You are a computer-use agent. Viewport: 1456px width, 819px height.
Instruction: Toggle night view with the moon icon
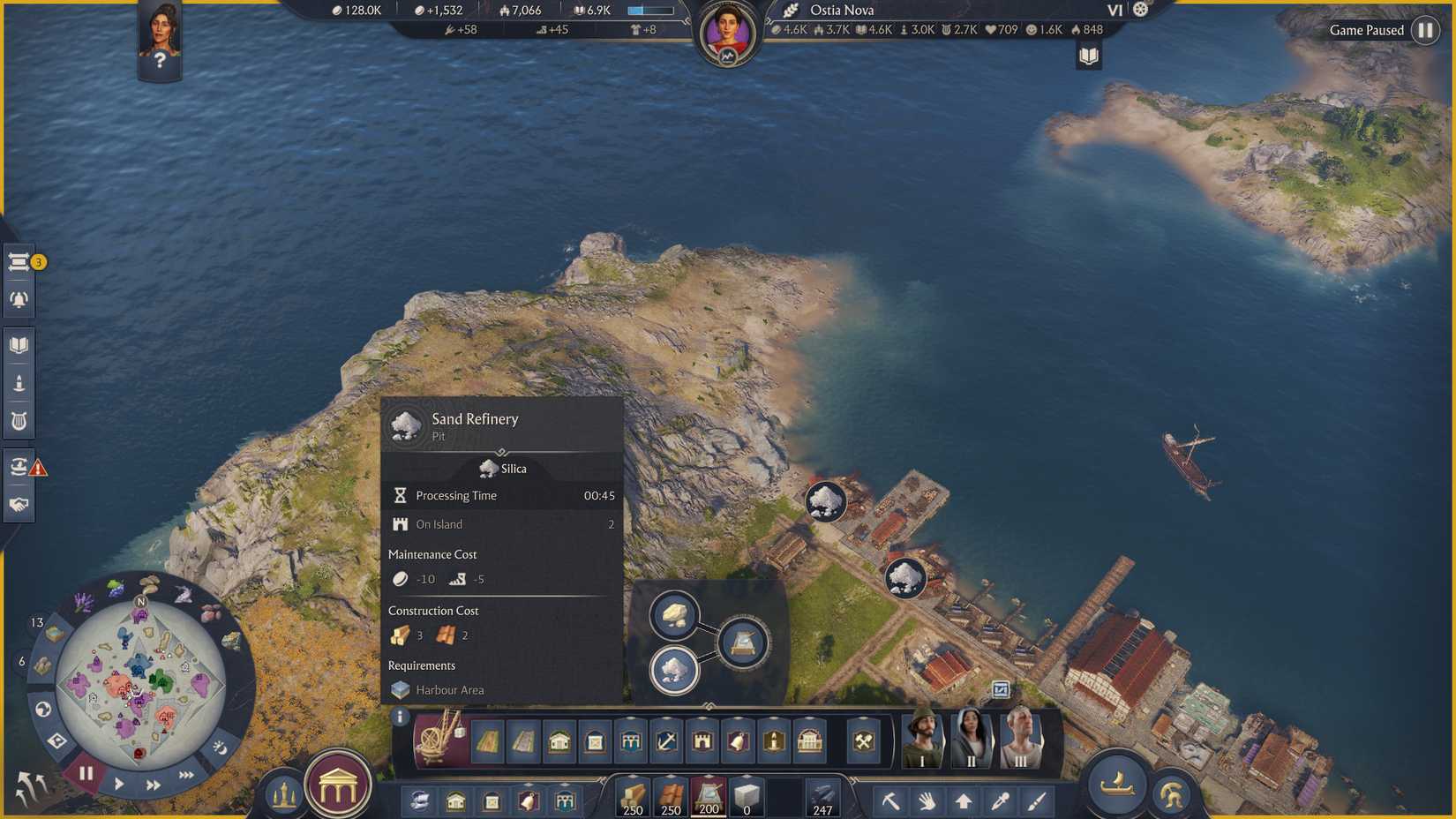tap(218, 748)
